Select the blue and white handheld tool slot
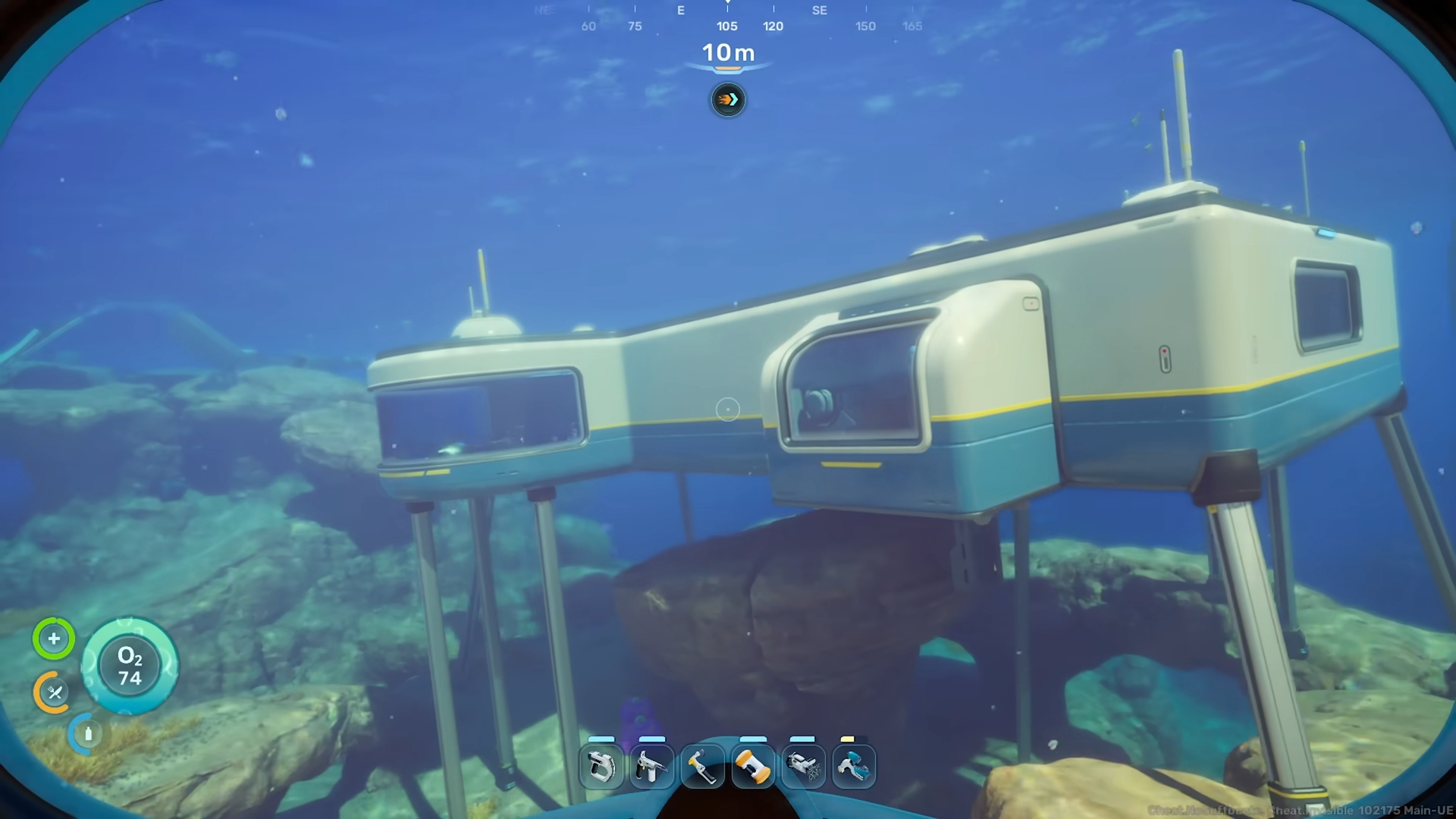Image resolution: width=1456 pixels, height=819 pixels. [x=854, y=767]
